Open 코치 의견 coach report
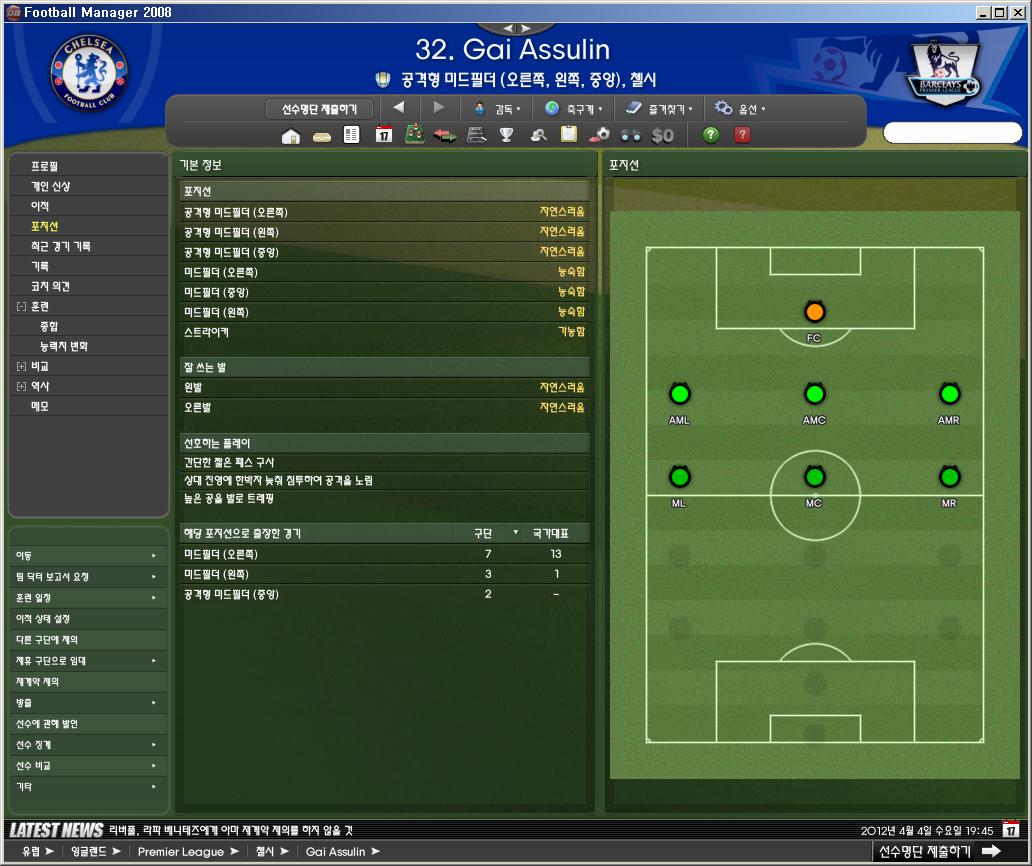 (x=51, y=286)
